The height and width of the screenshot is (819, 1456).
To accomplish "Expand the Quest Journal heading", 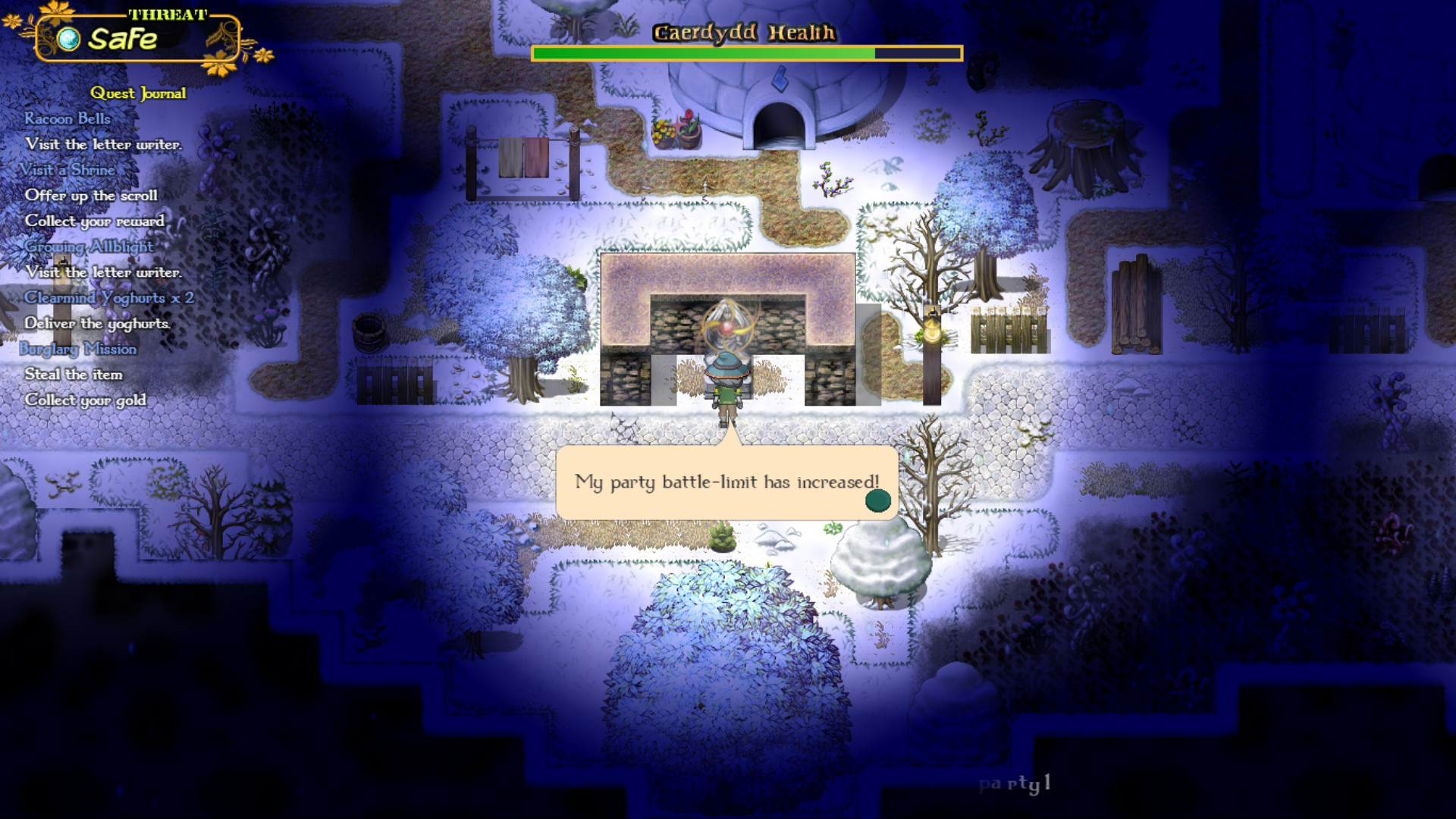I will tap(138, 93).
